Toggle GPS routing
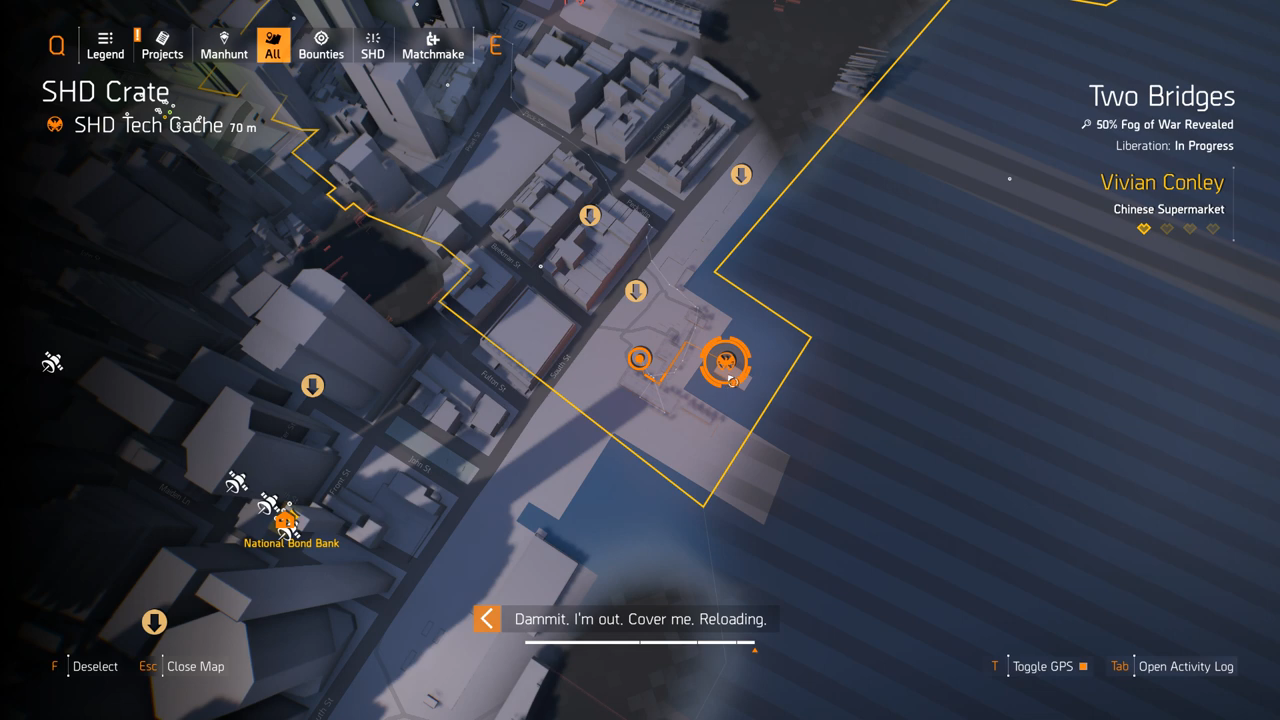1280x720 pixels. 1042,666
